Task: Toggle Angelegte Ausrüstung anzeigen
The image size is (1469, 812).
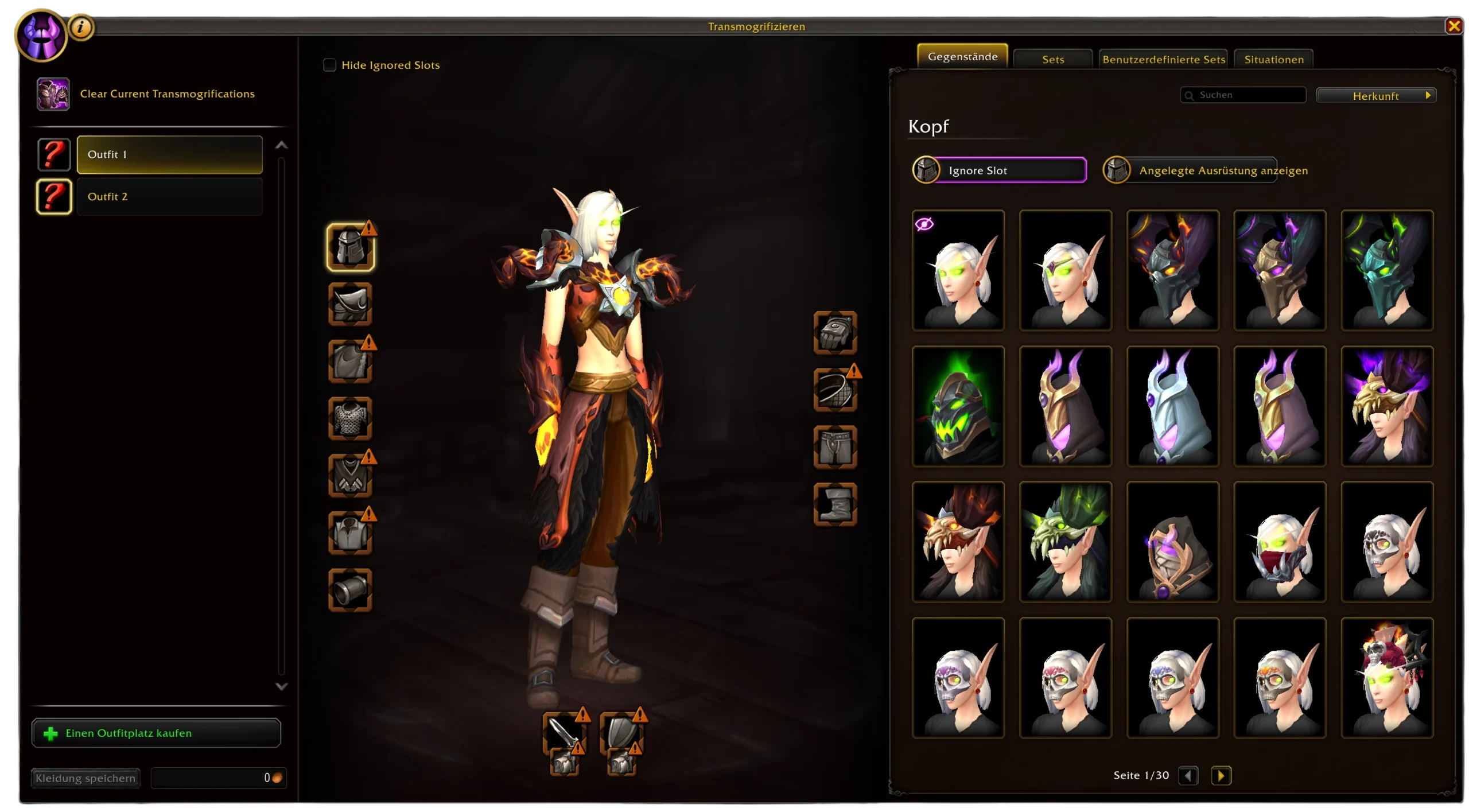Action: coord(1191,170)
